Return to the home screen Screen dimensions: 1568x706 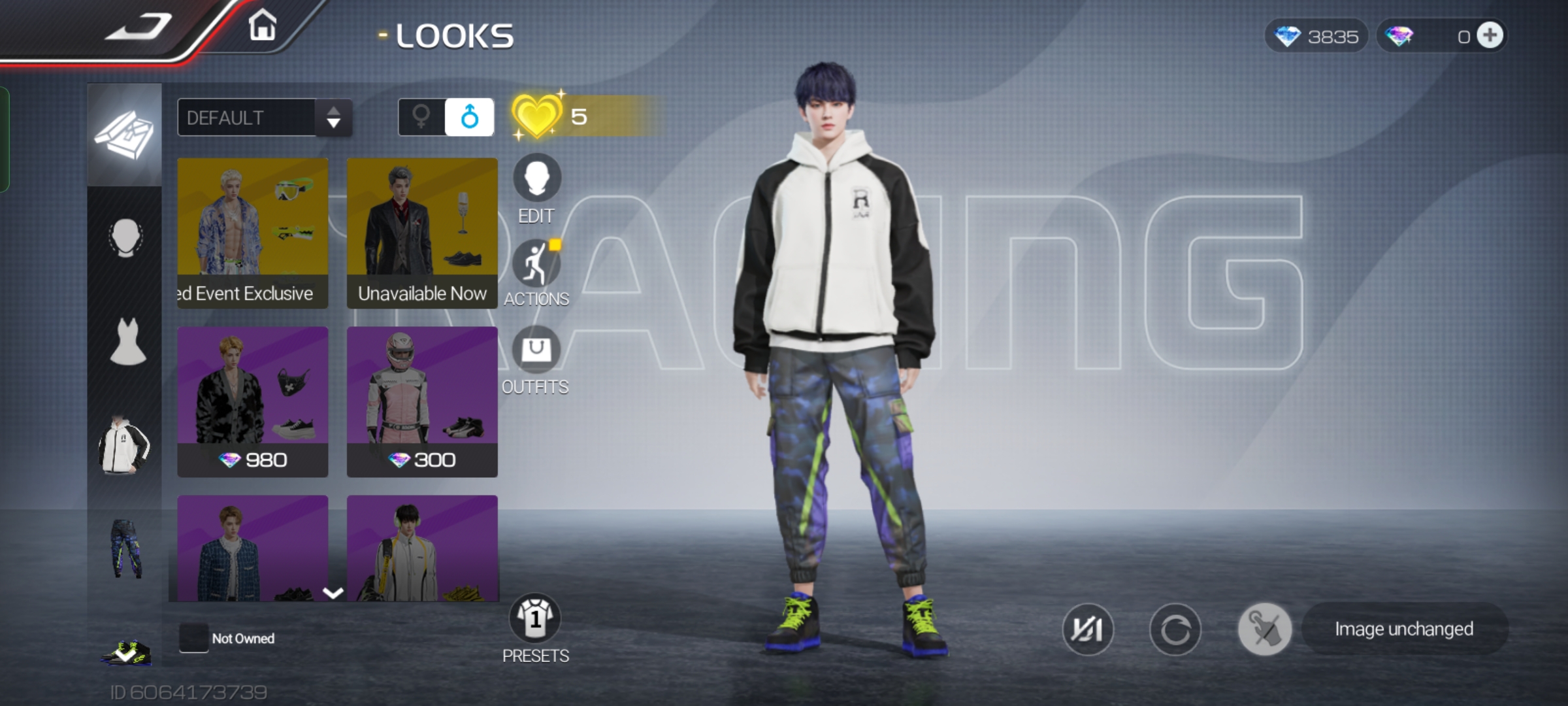pyautogui.click(x=263, y=26)
